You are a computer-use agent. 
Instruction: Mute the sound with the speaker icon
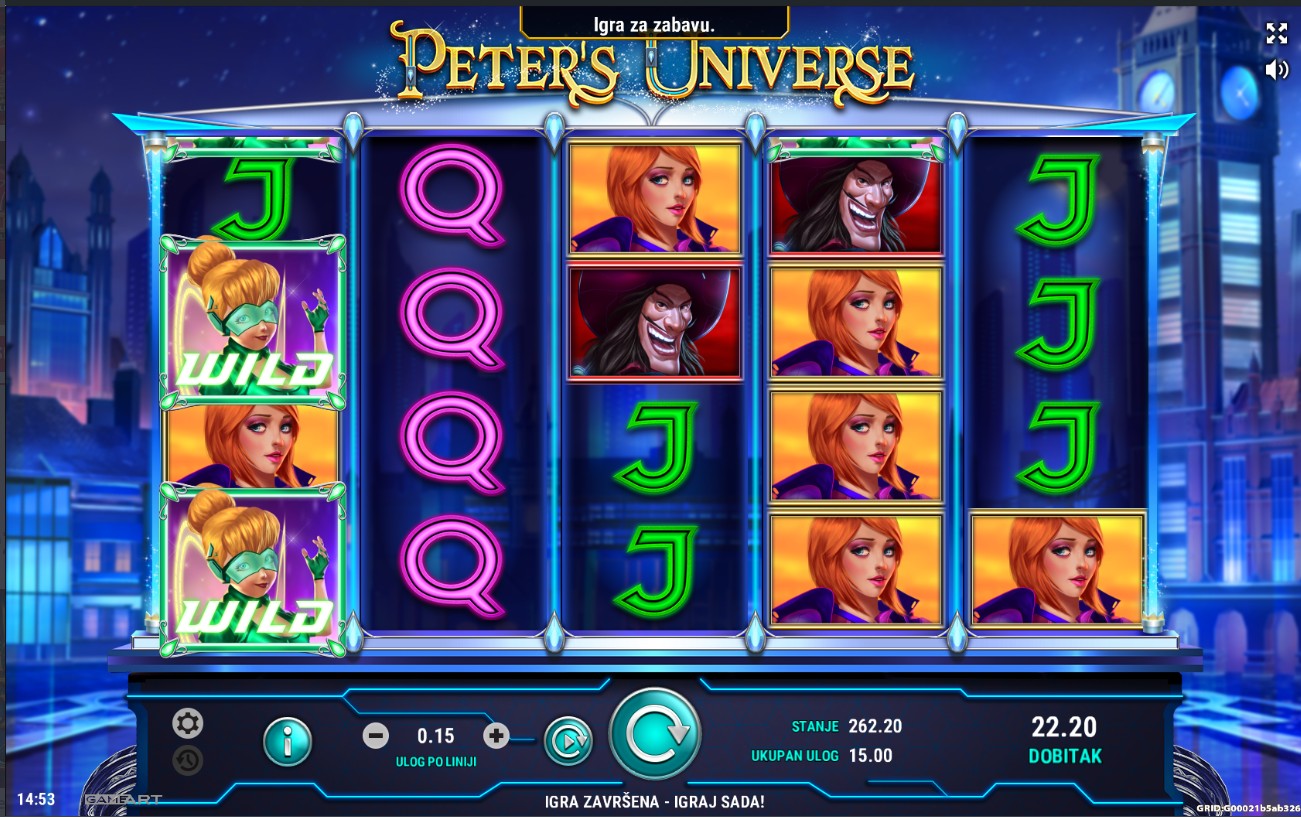[x=1277, y=69]
